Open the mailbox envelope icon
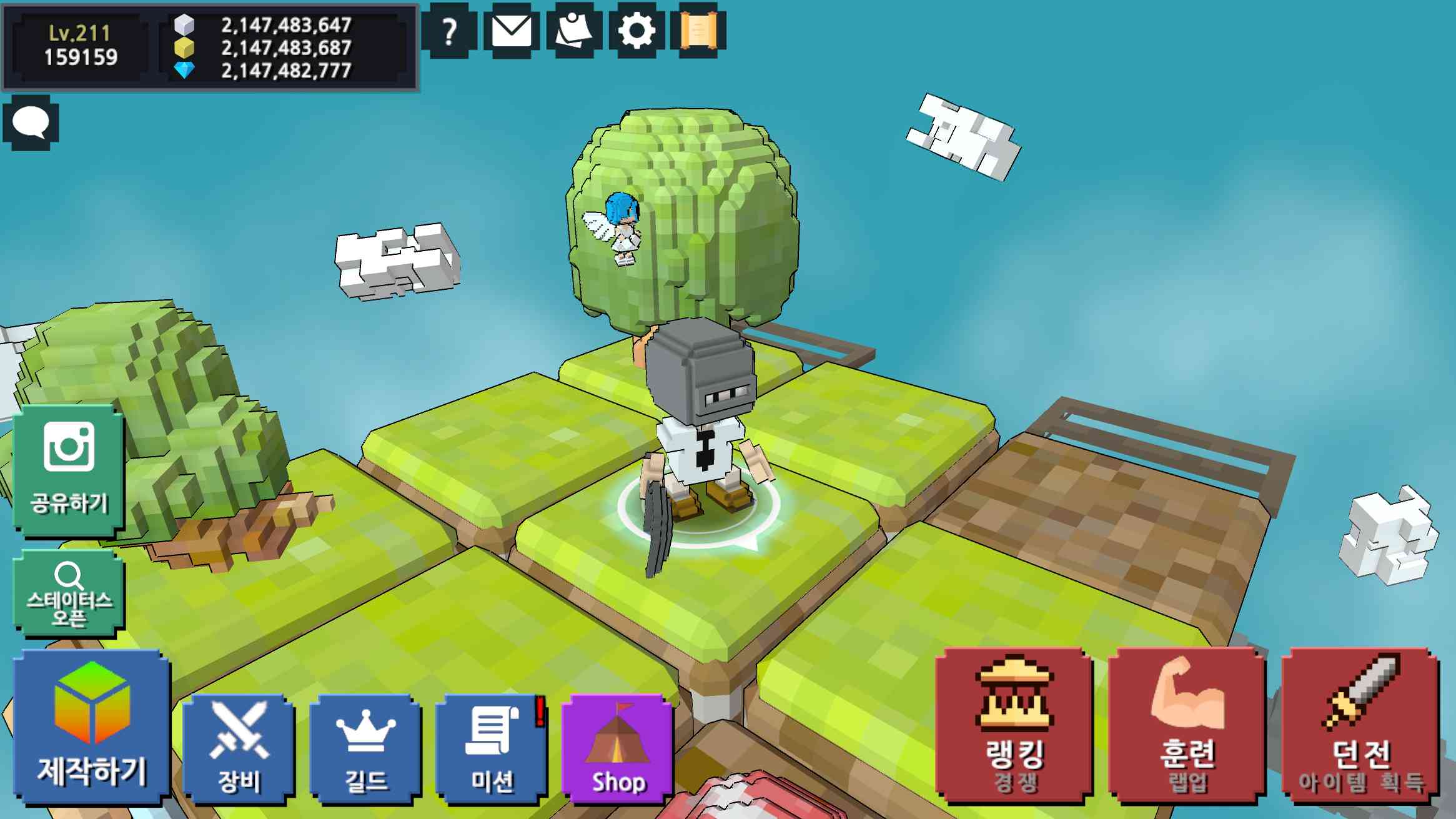This screenshot has height=819, width=1456. (512, 31)
